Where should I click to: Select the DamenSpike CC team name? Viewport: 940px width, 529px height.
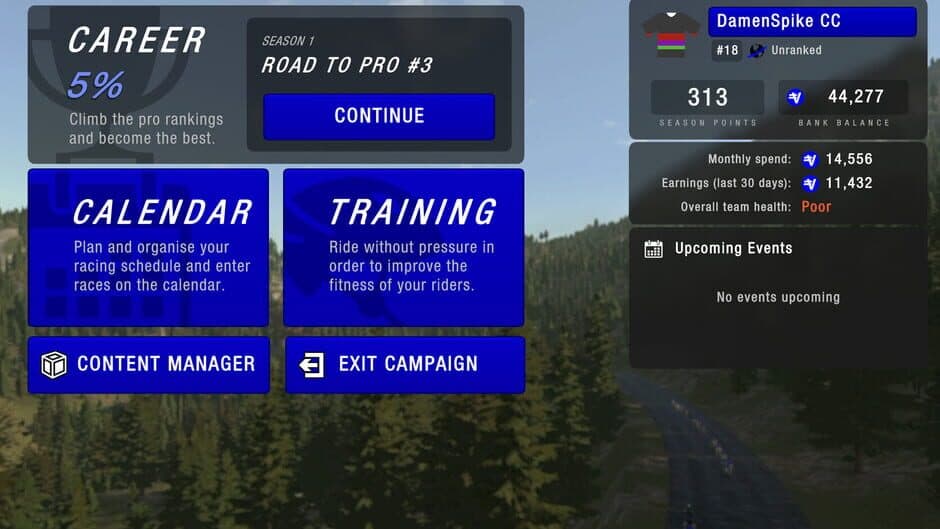point(811,21)
